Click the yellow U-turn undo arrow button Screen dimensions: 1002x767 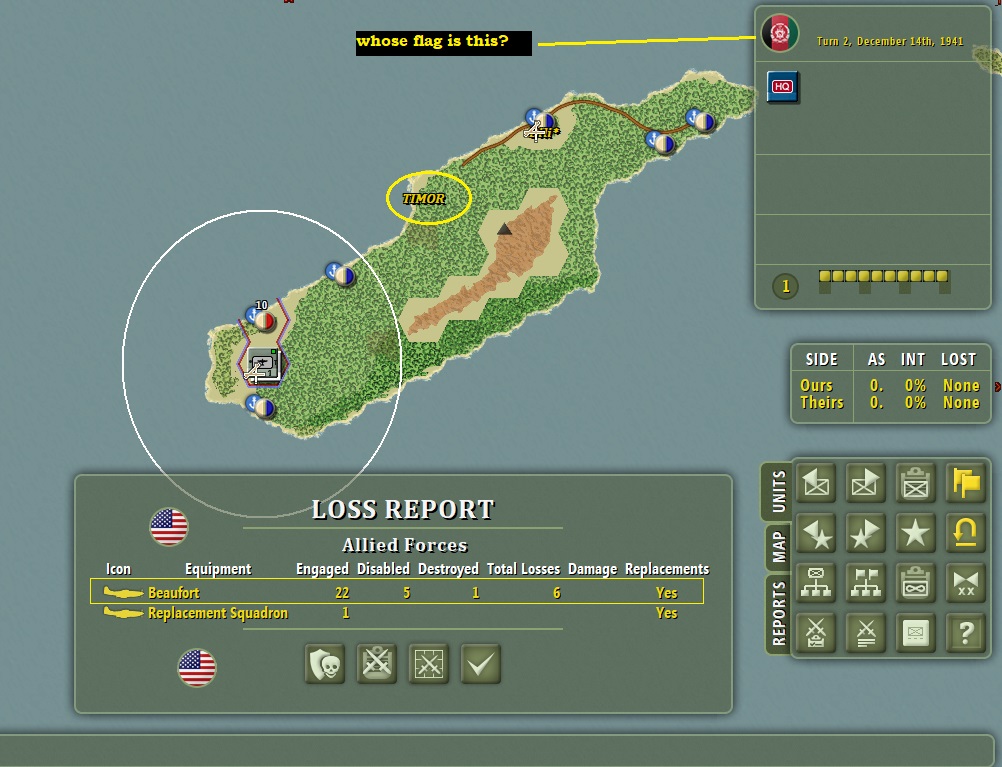click(x=966, y=533)
